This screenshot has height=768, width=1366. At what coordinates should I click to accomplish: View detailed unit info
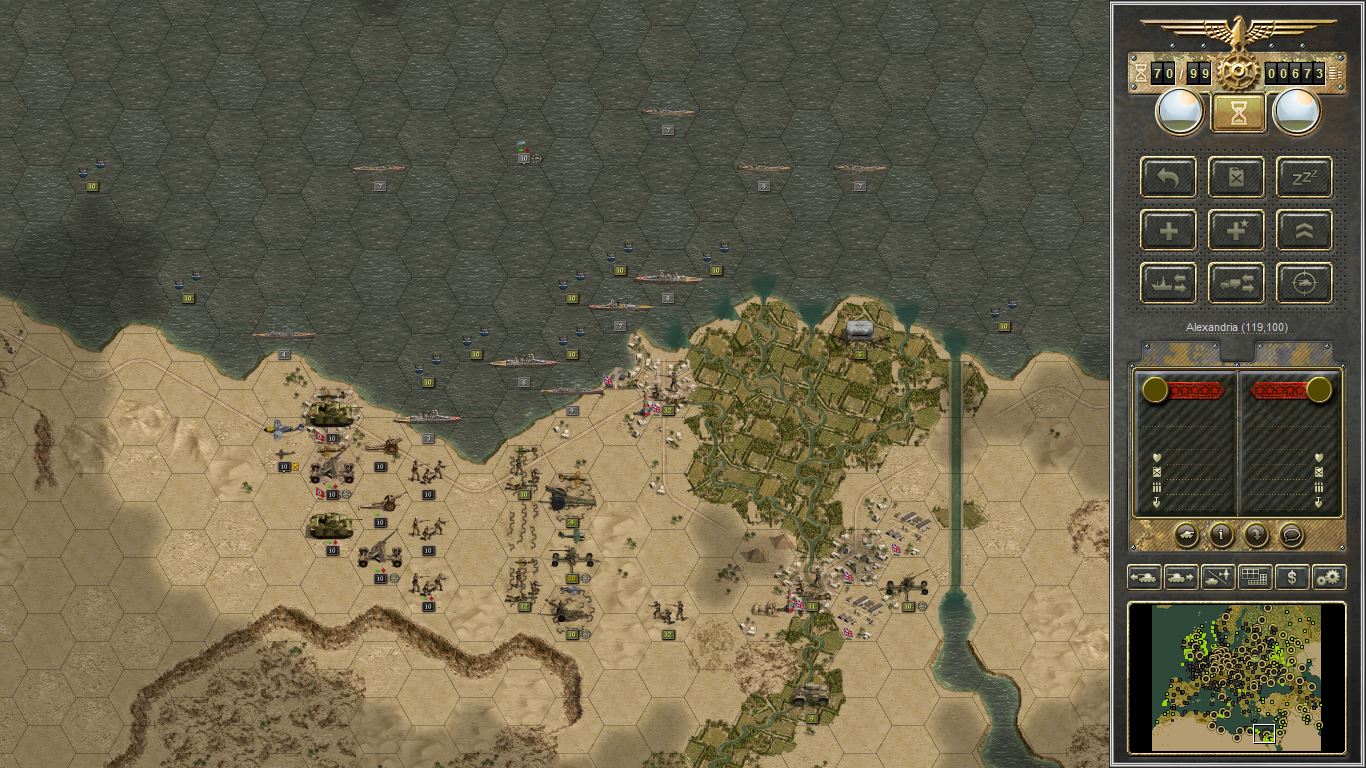tap(1220, 536)
